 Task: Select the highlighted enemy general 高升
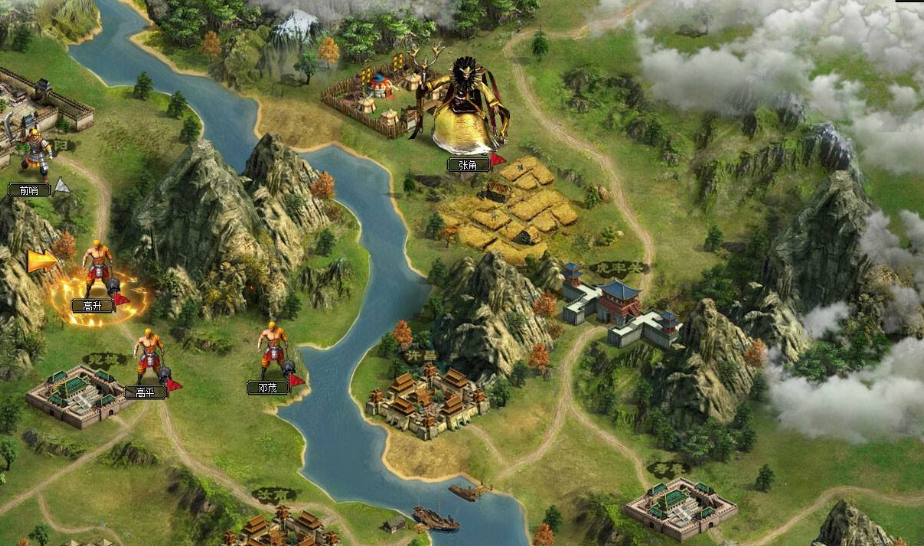(98, 272)
